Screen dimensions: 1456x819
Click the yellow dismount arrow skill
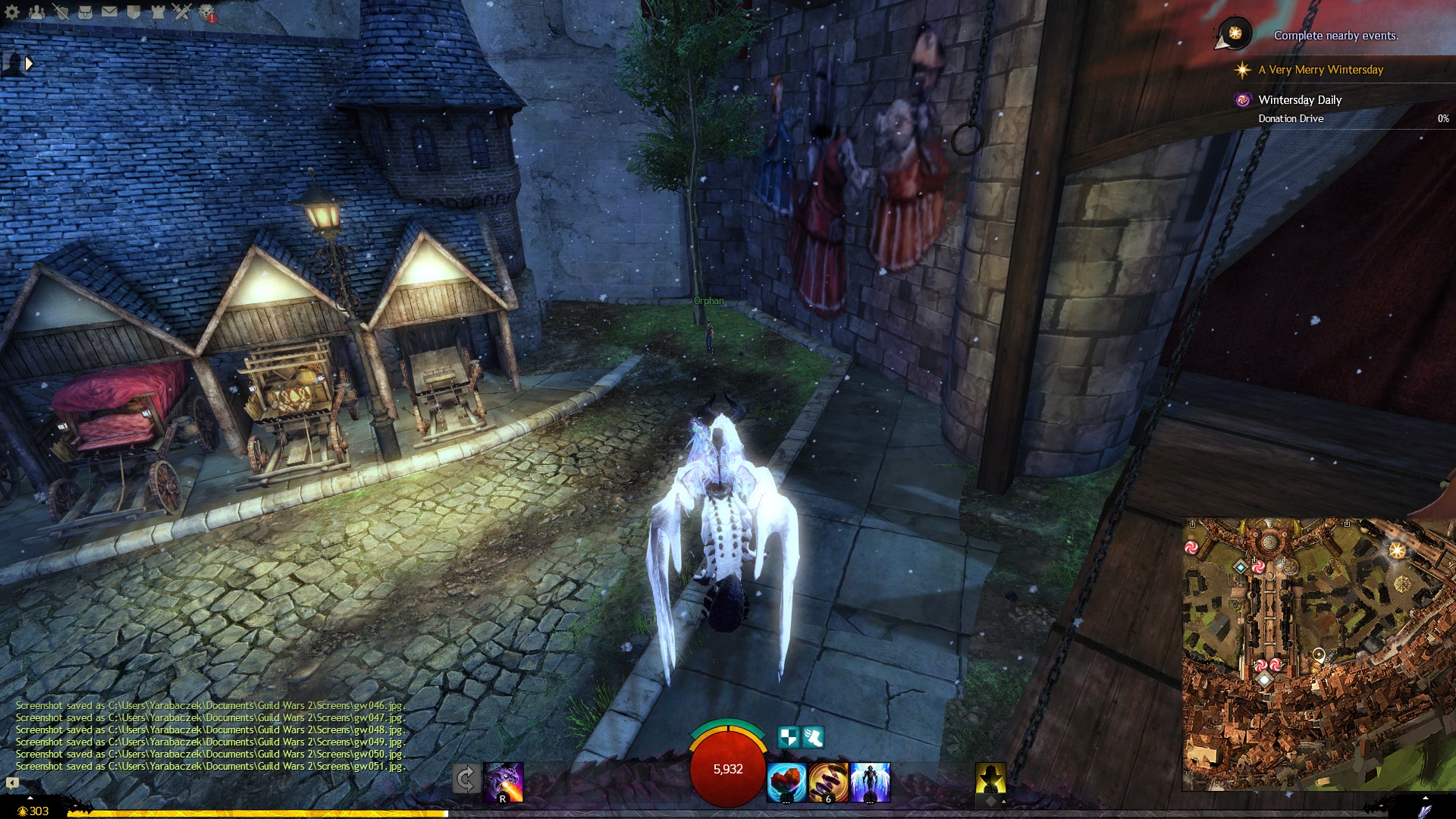click(x=990, y=779)
